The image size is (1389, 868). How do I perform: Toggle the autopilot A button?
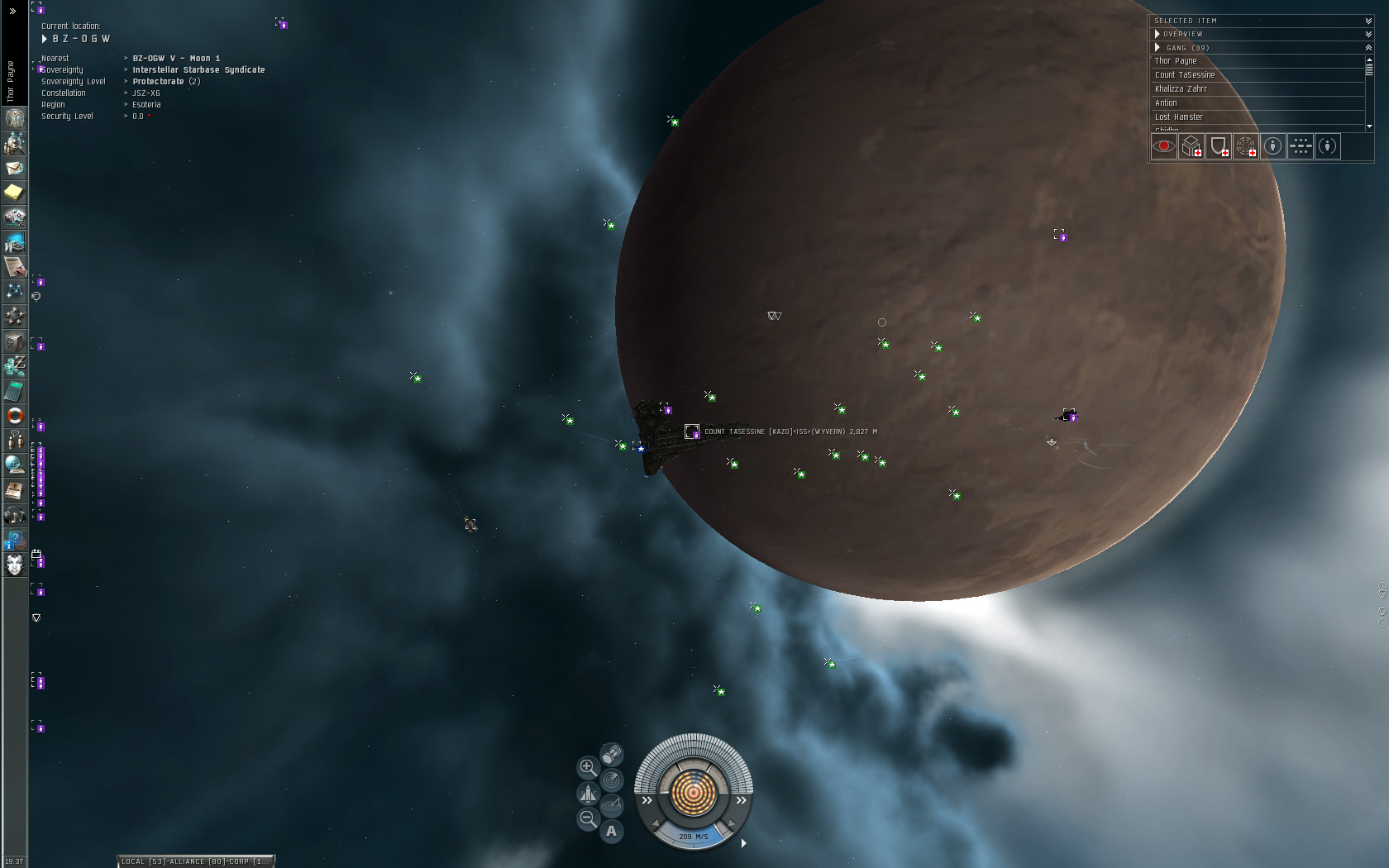612,831
